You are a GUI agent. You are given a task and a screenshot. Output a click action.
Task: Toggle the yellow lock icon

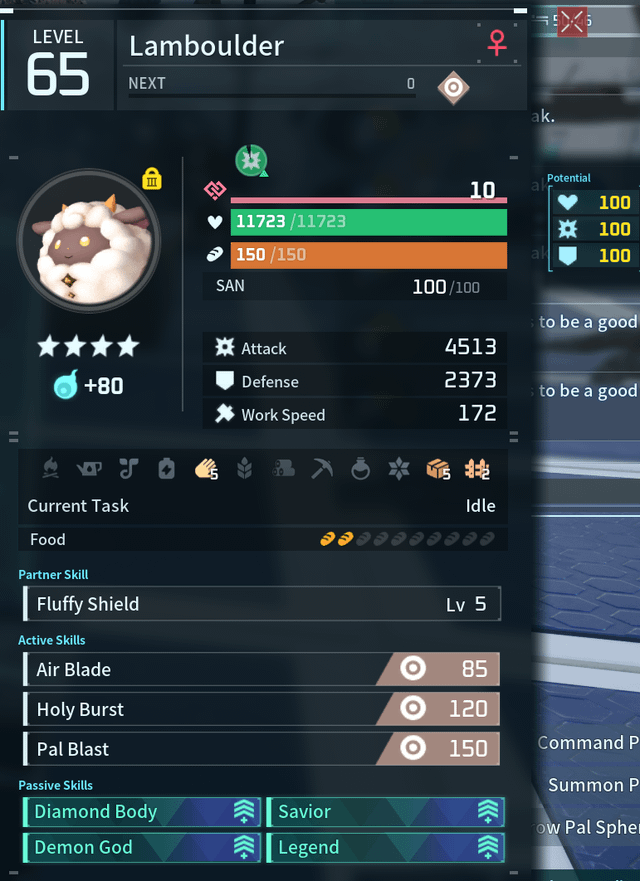point(152,179)
